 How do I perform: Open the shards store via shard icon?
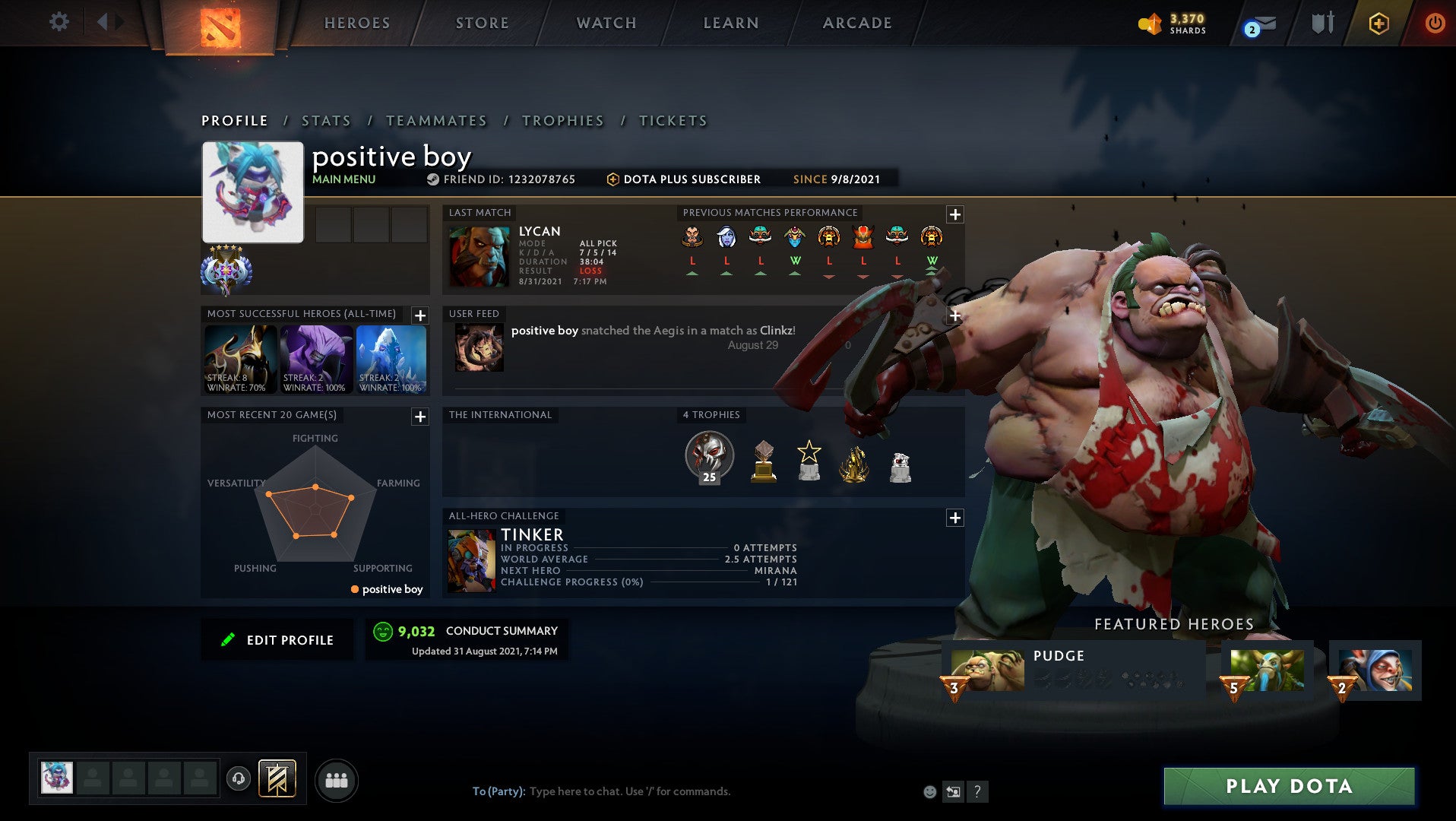1148,24
